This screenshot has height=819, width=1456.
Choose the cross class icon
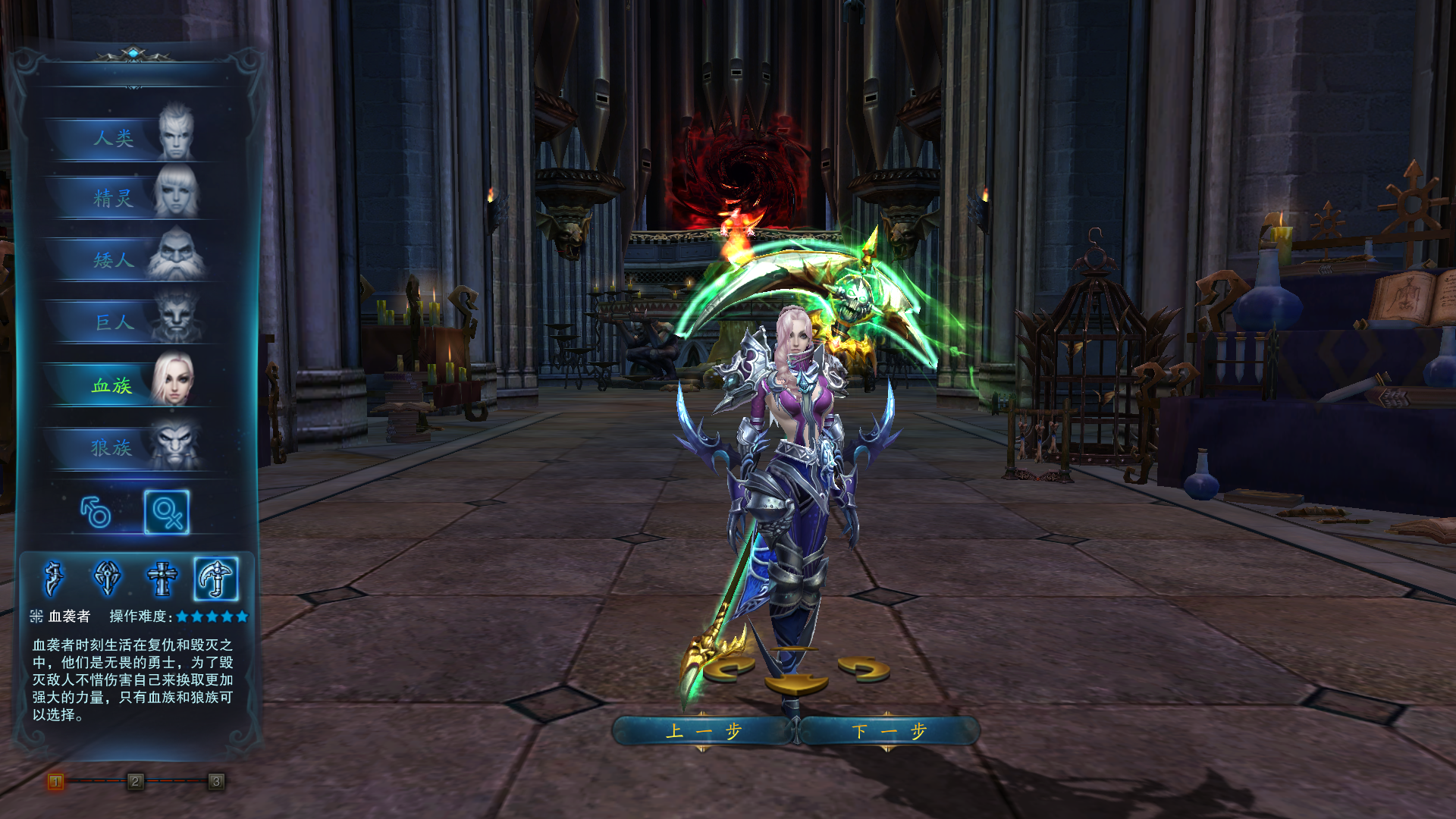point(162,579)
